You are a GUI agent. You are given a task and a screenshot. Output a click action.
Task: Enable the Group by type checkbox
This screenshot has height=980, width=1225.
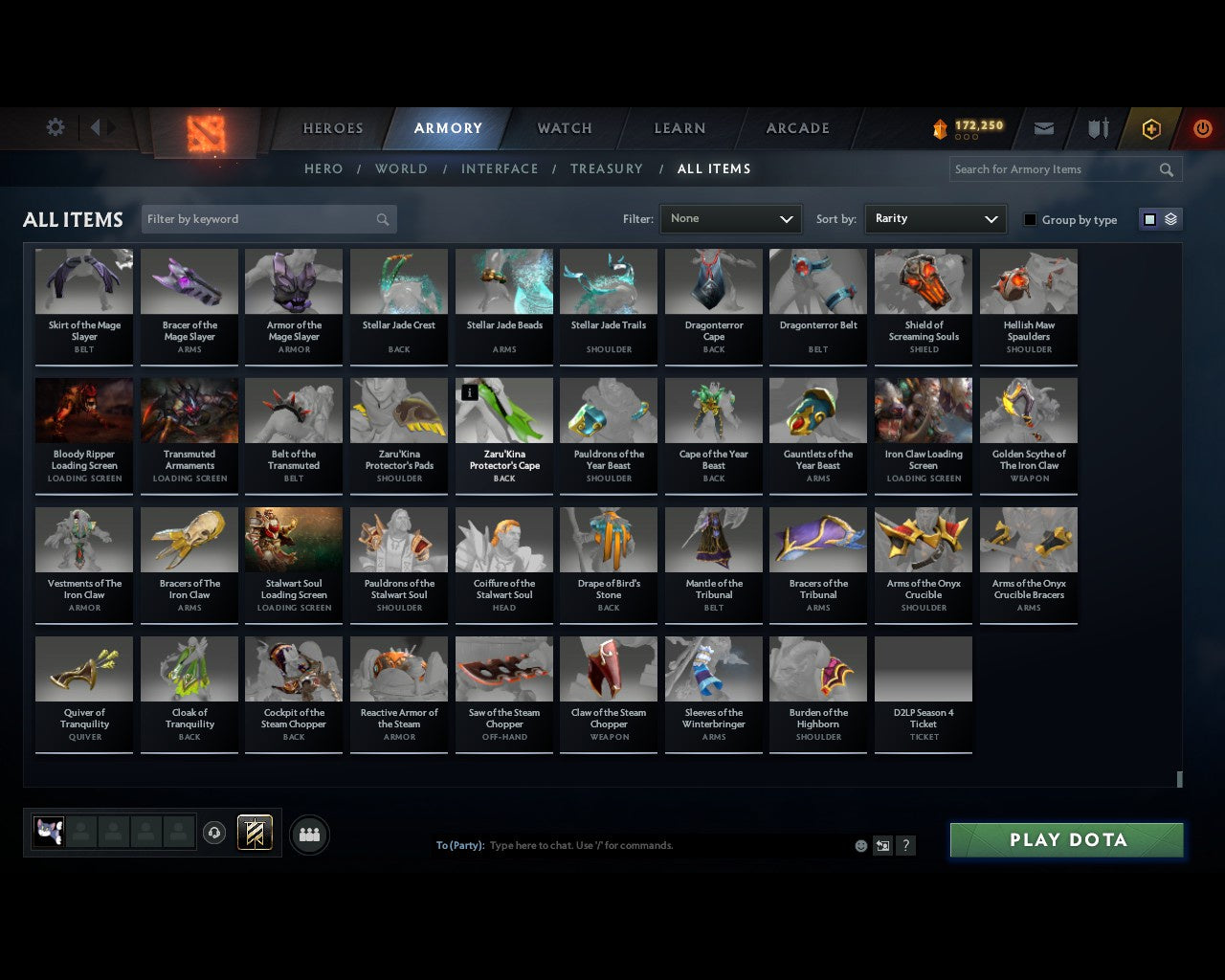click(x=1030, y=219)
